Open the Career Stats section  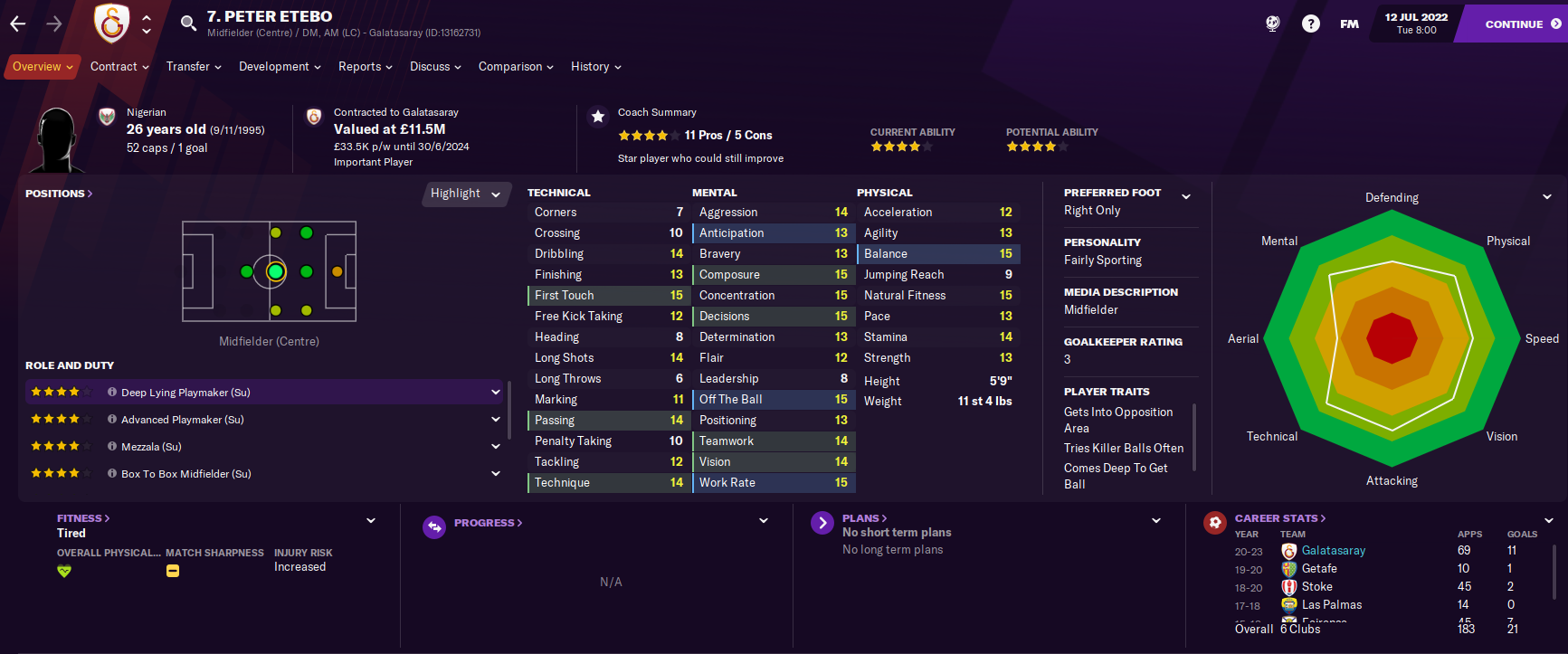coord(1279,518)
